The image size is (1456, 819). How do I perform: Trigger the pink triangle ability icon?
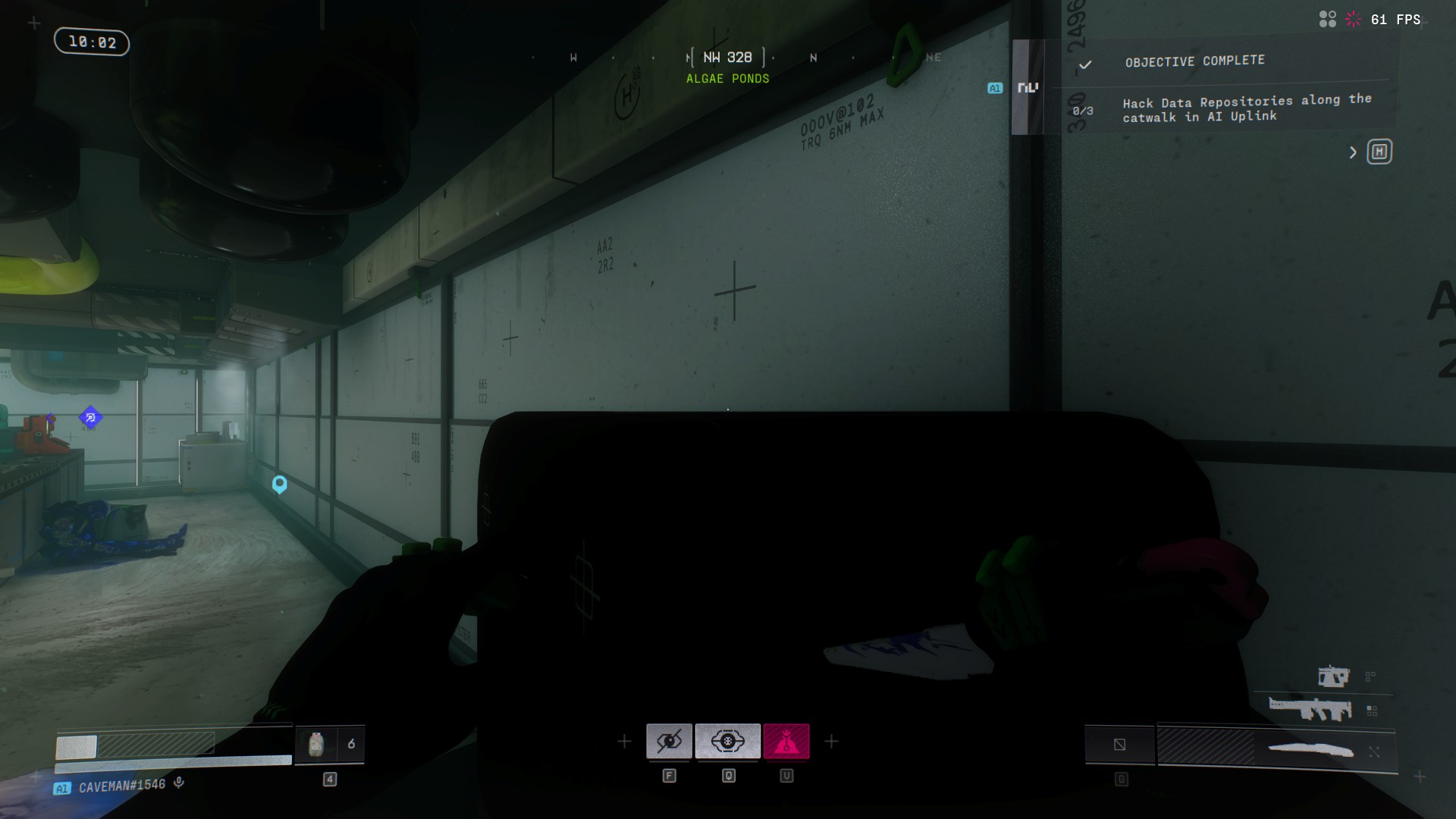pyautogui.click(x=786, y=741)
